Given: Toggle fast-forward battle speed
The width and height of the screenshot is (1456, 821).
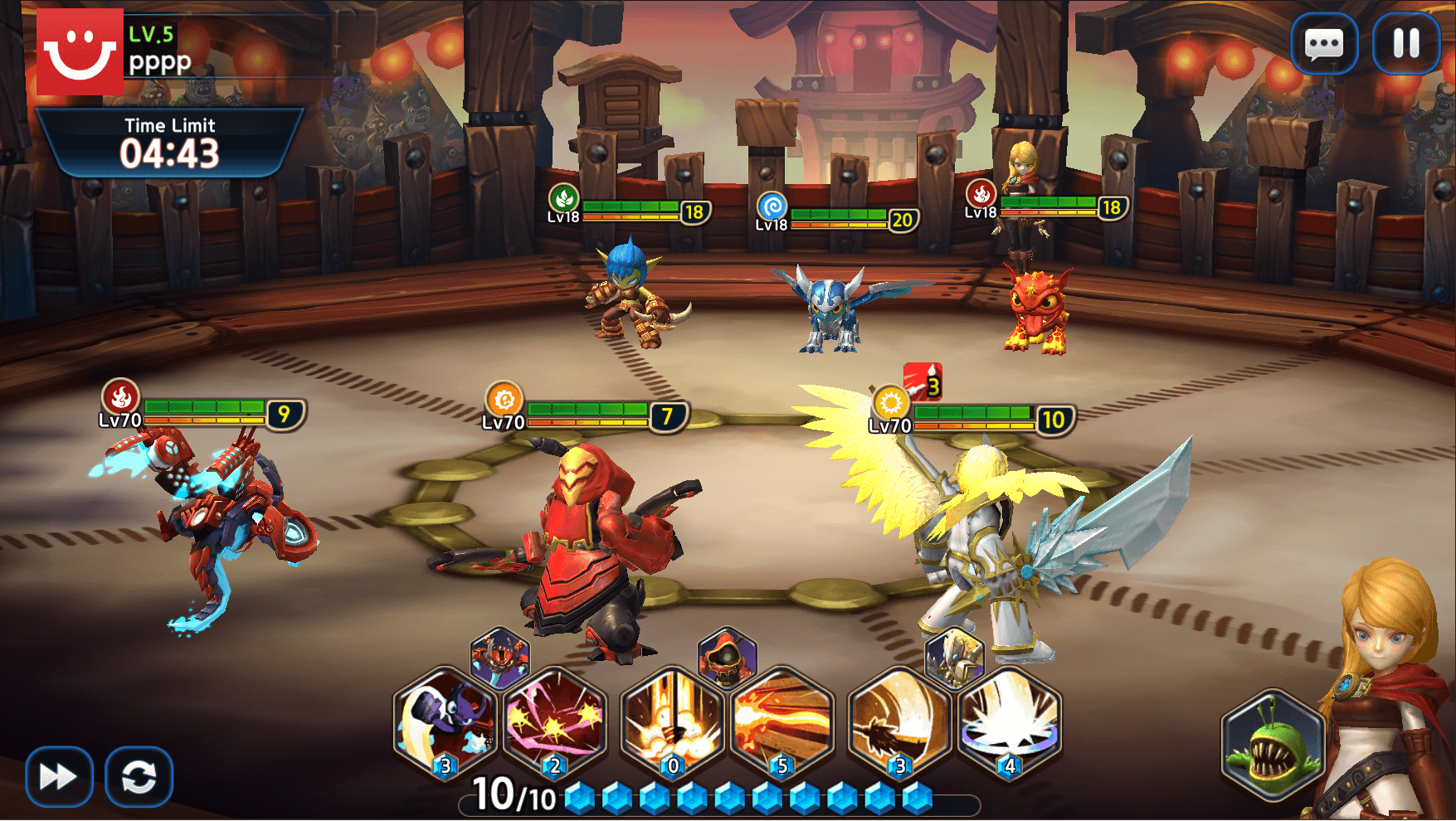Looking at the screenshot, I should tap(59, 776).
